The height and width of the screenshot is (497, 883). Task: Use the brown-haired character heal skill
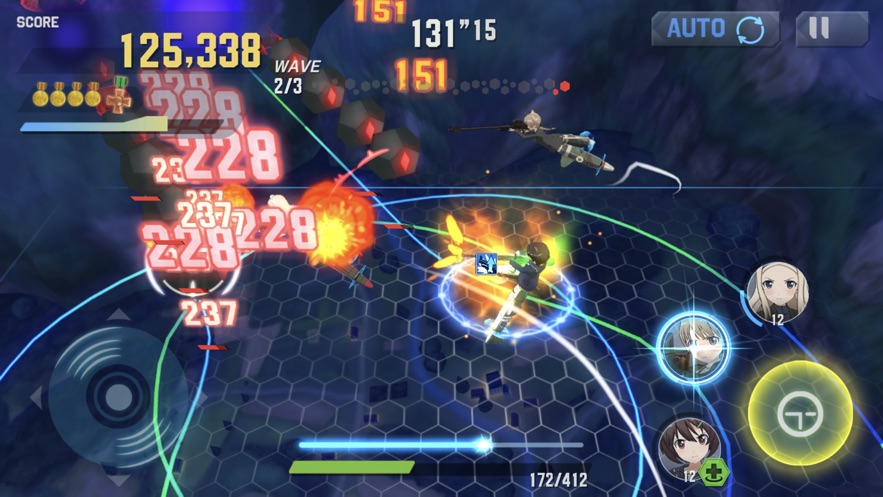(688, 449)
